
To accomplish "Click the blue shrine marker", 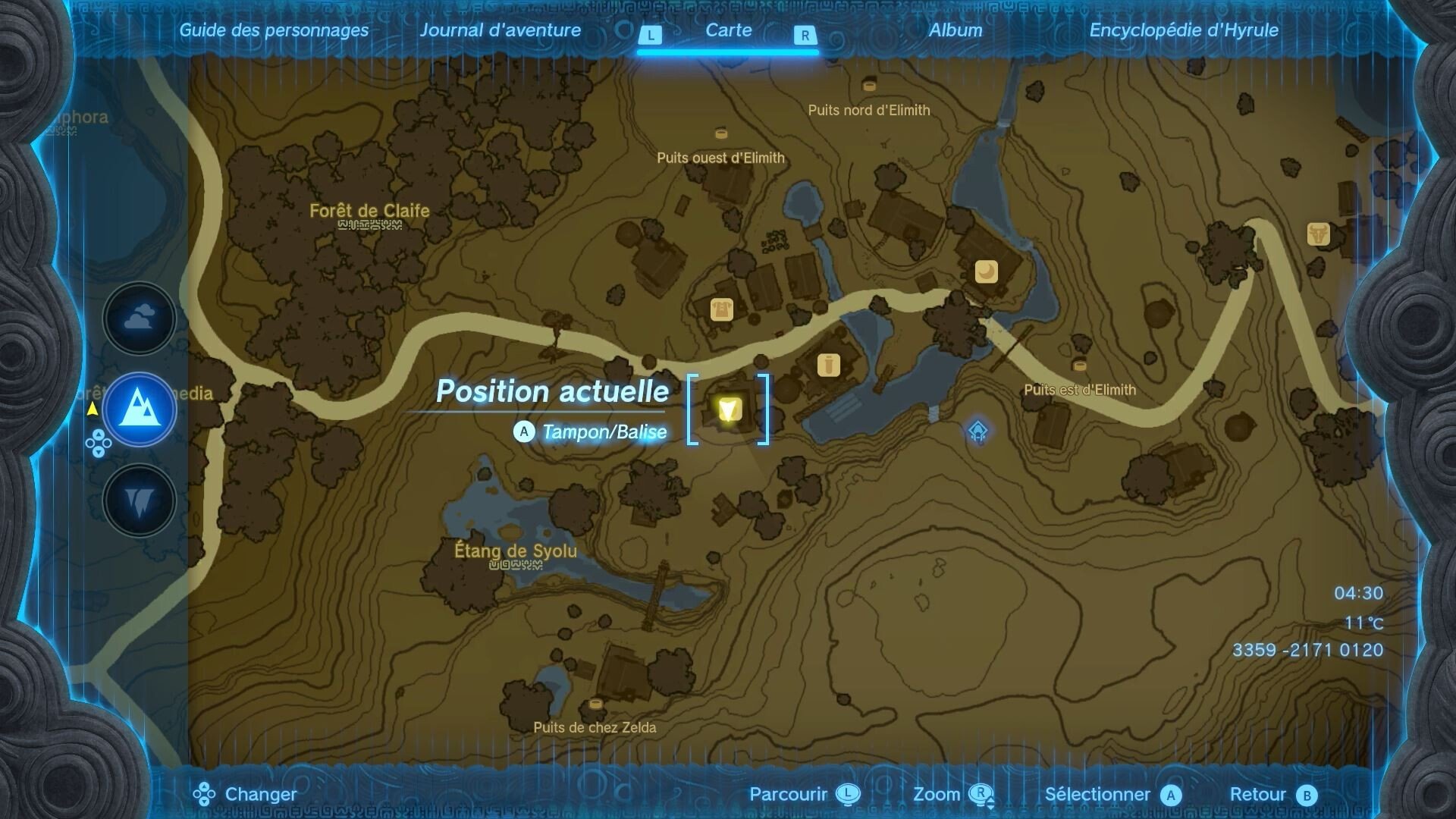I will click(x=978, y=431).
